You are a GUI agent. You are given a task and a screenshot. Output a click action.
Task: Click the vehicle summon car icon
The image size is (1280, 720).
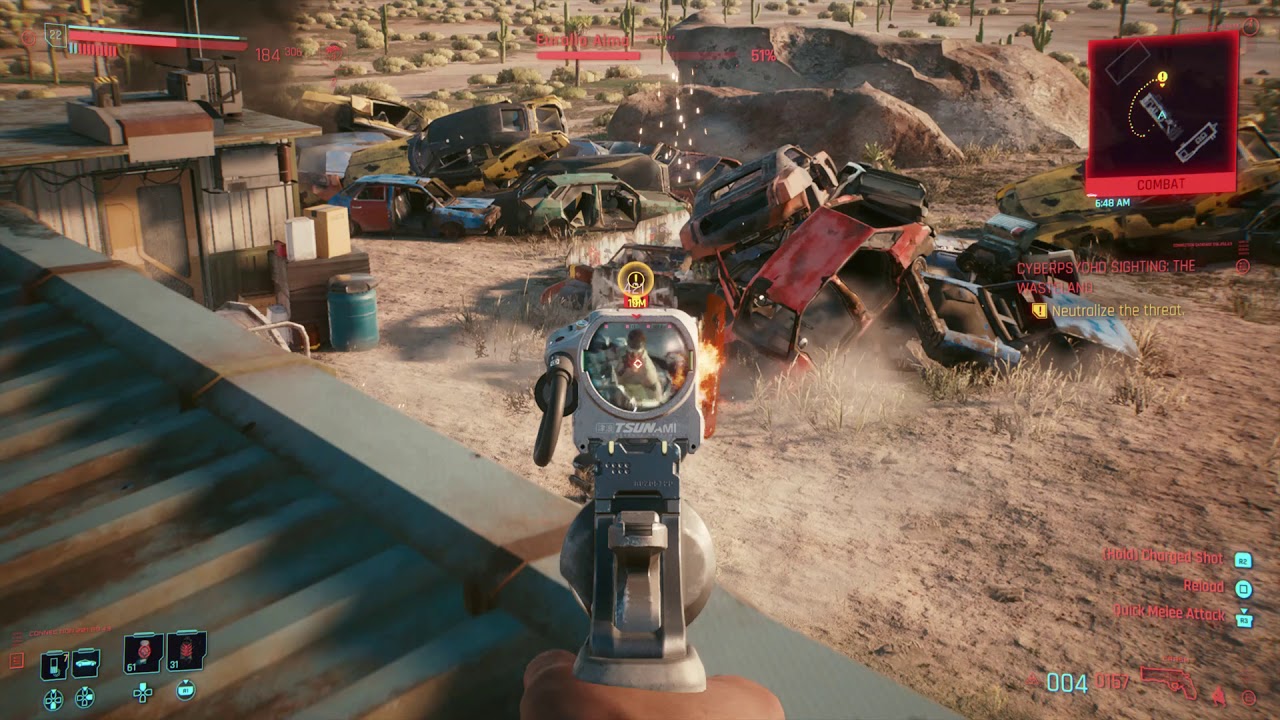pyautogui.click(x=84, y=663)
